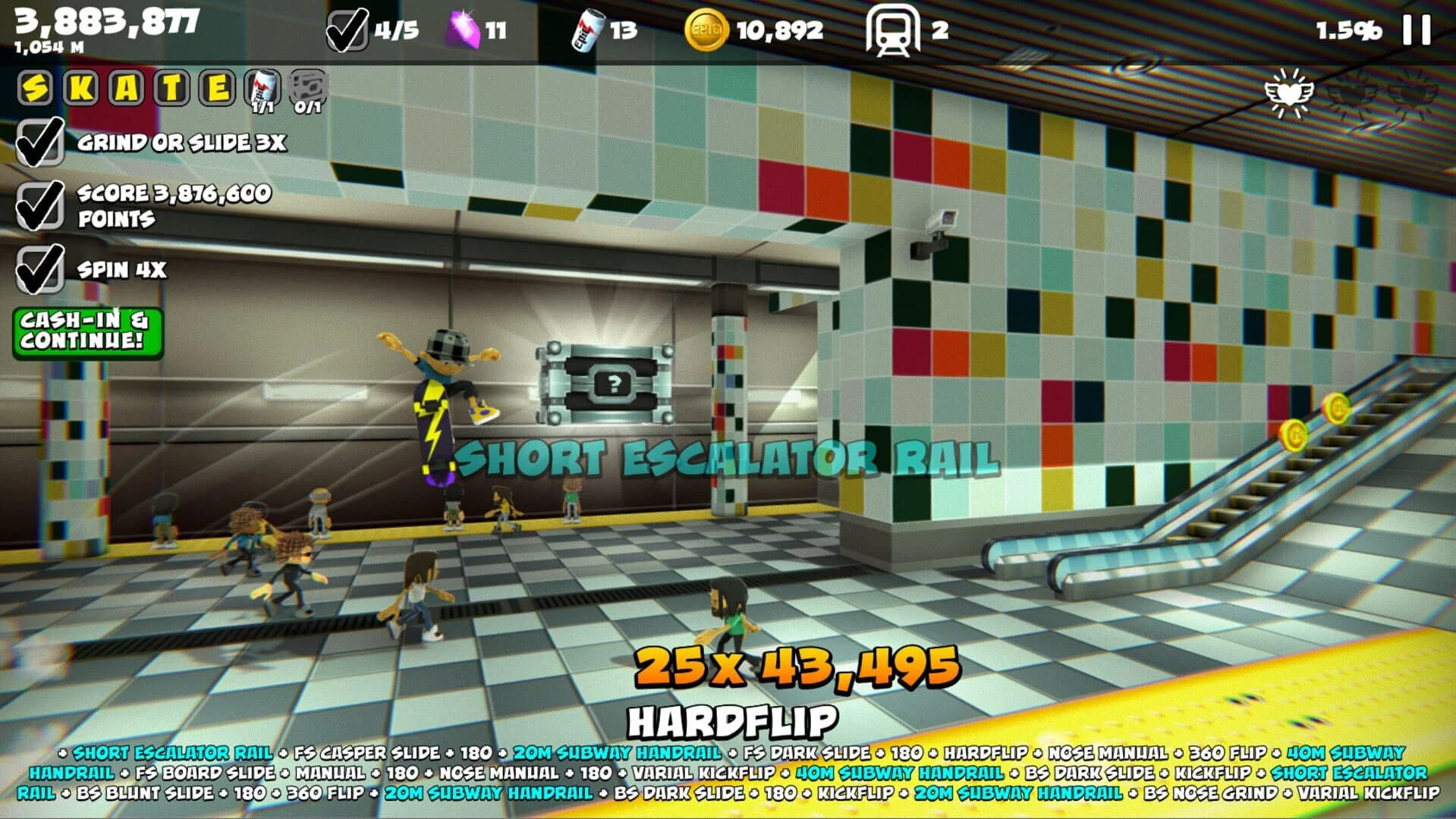Click the uncollected 0/1 sticker slot

click(x=307, y=87)
